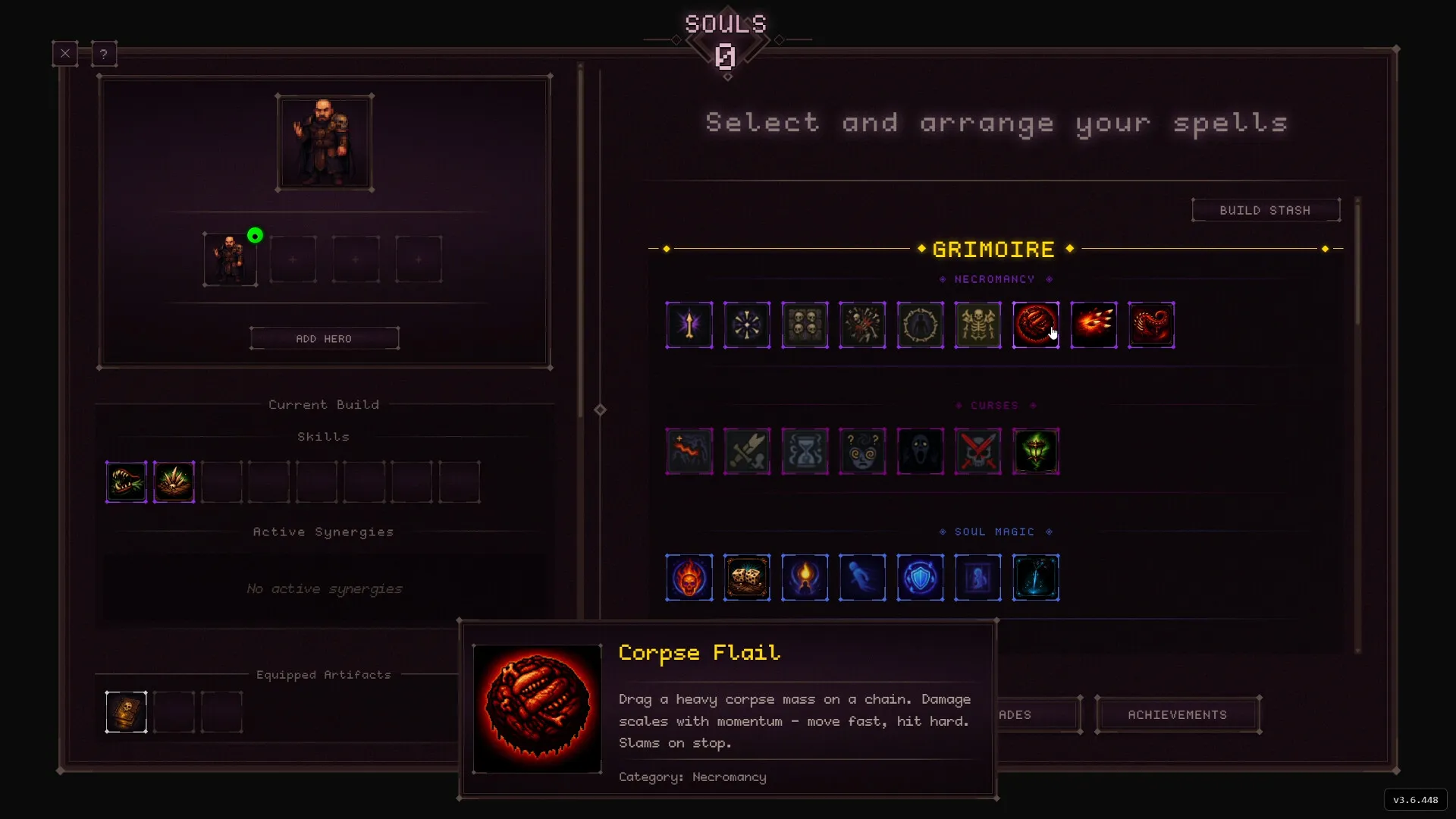Select the fiery claw slash spell
1456x819 pixels.
pos(1094,325)
